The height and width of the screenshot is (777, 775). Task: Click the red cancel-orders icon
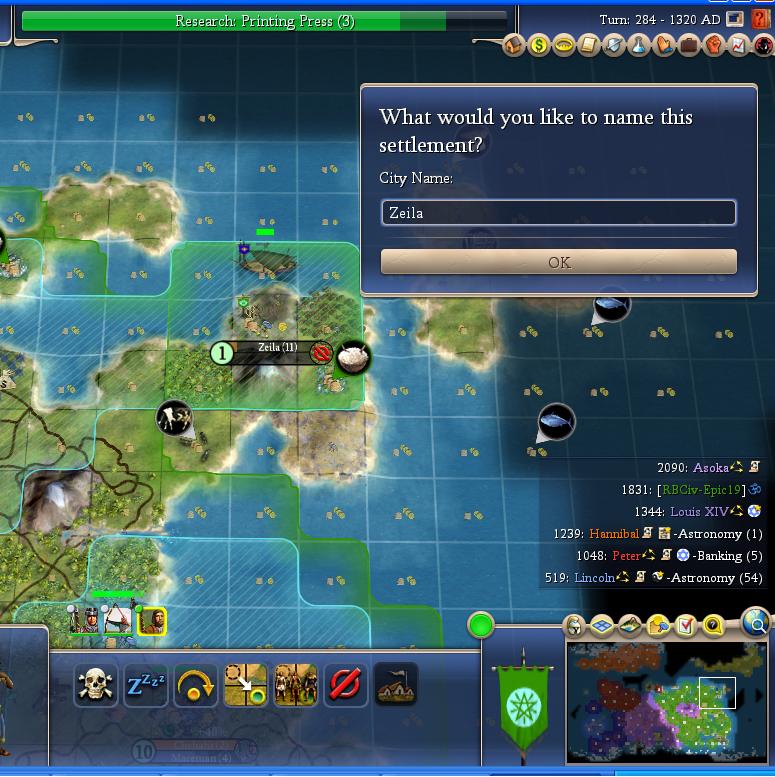(345, 685)
